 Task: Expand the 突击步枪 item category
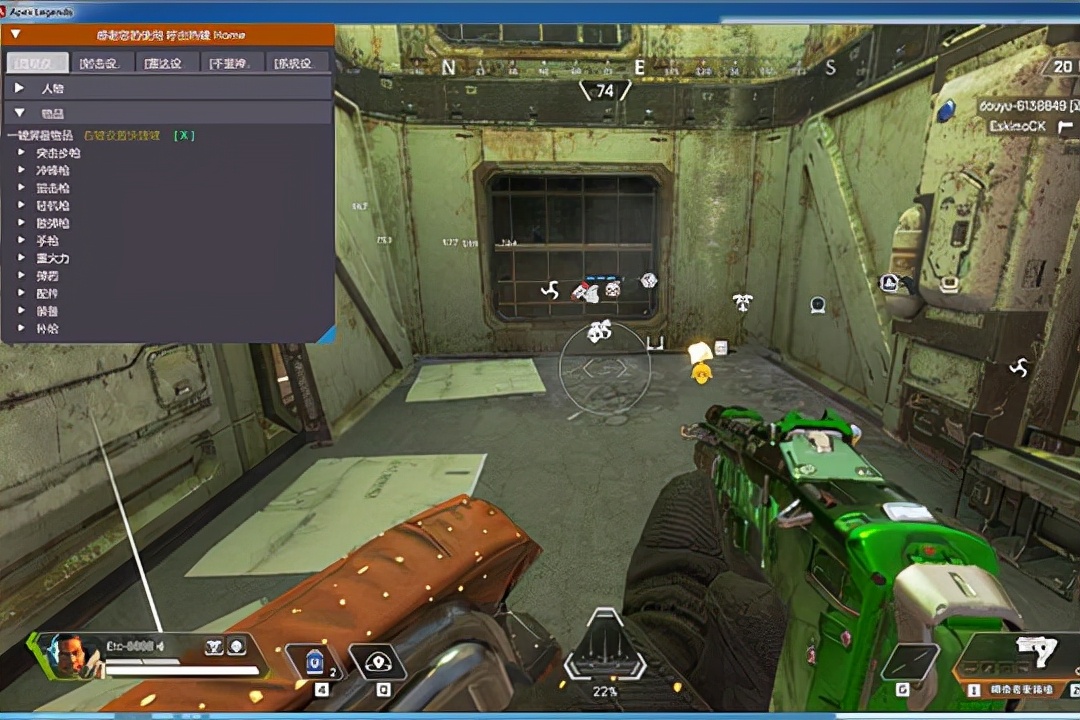(x=22, y=154)
